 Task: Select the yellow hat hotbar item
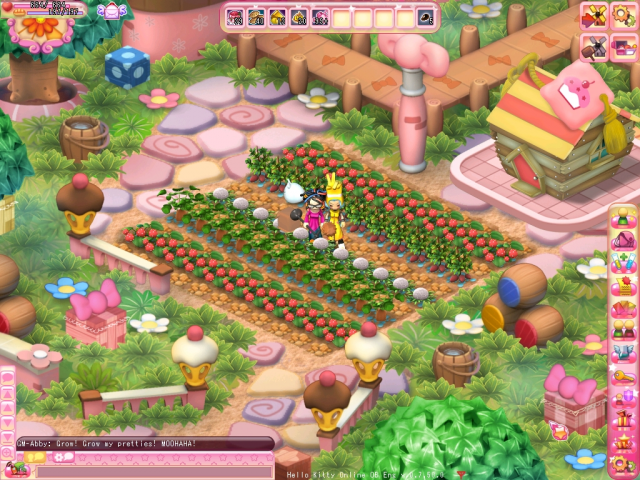pos(277,17)
